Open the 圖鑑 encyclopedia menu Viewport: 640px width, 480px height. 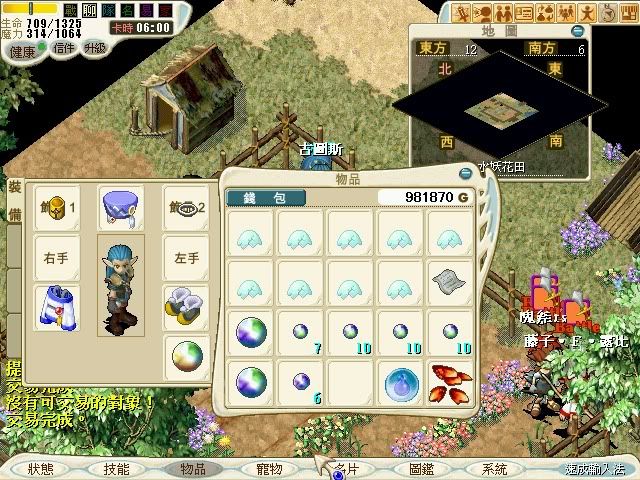[421, 468]
